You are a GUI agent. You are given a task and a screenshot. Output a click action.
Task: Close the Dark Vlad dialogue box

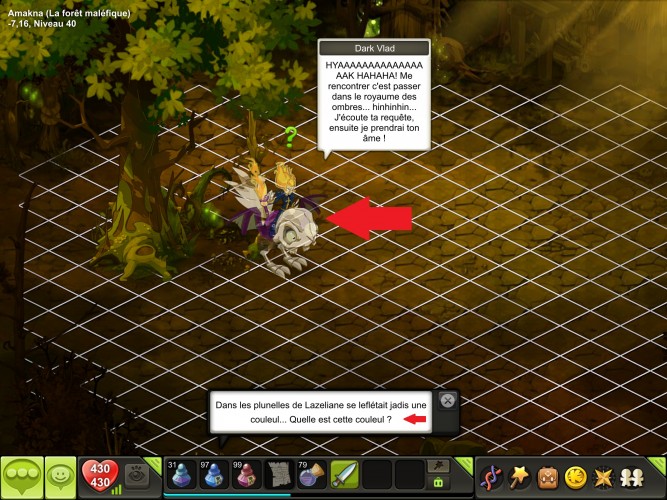coord(447,401)
